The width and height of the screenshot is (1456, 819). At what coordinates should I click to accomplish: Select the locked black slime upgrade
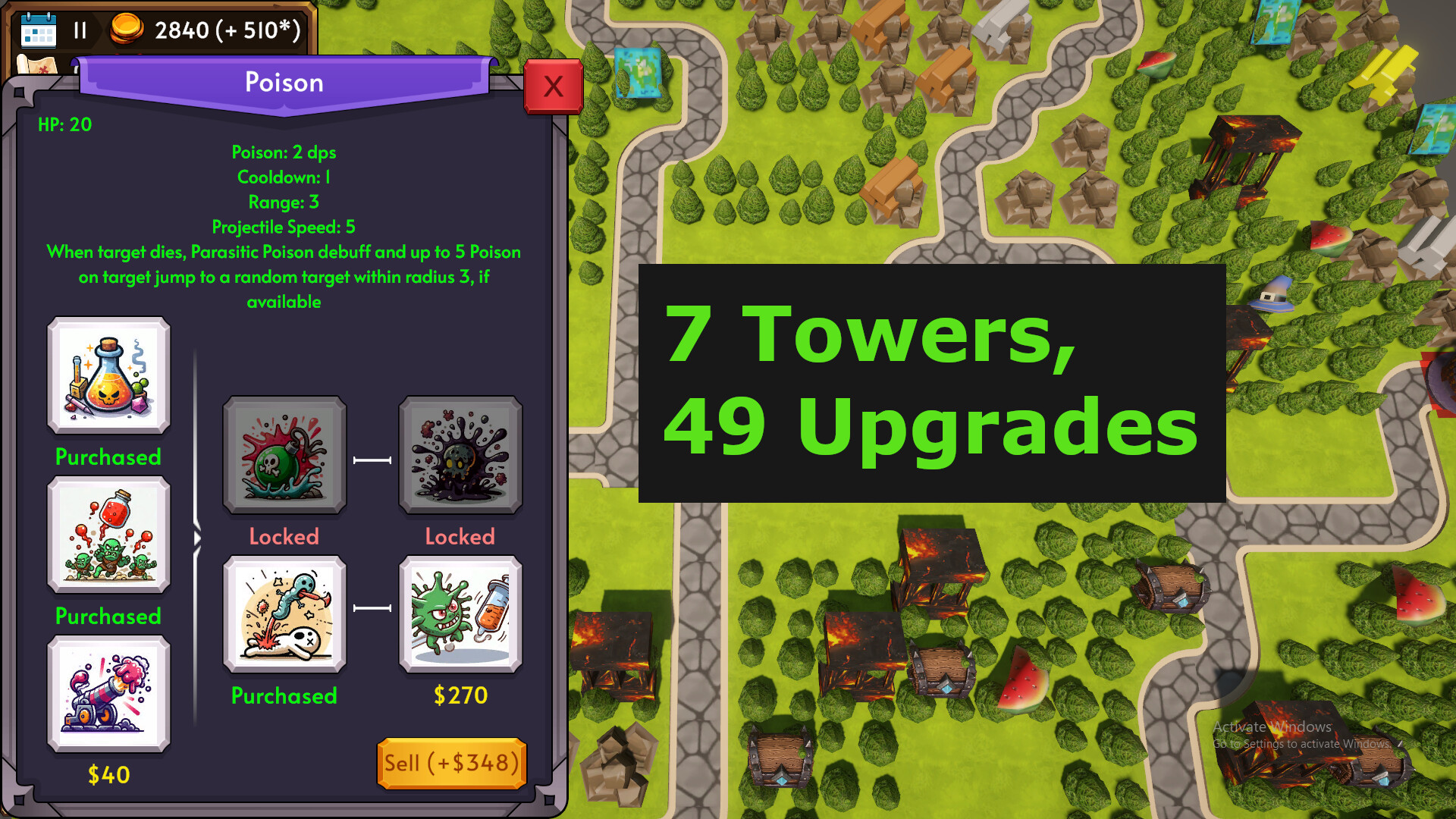coord(460,455)
